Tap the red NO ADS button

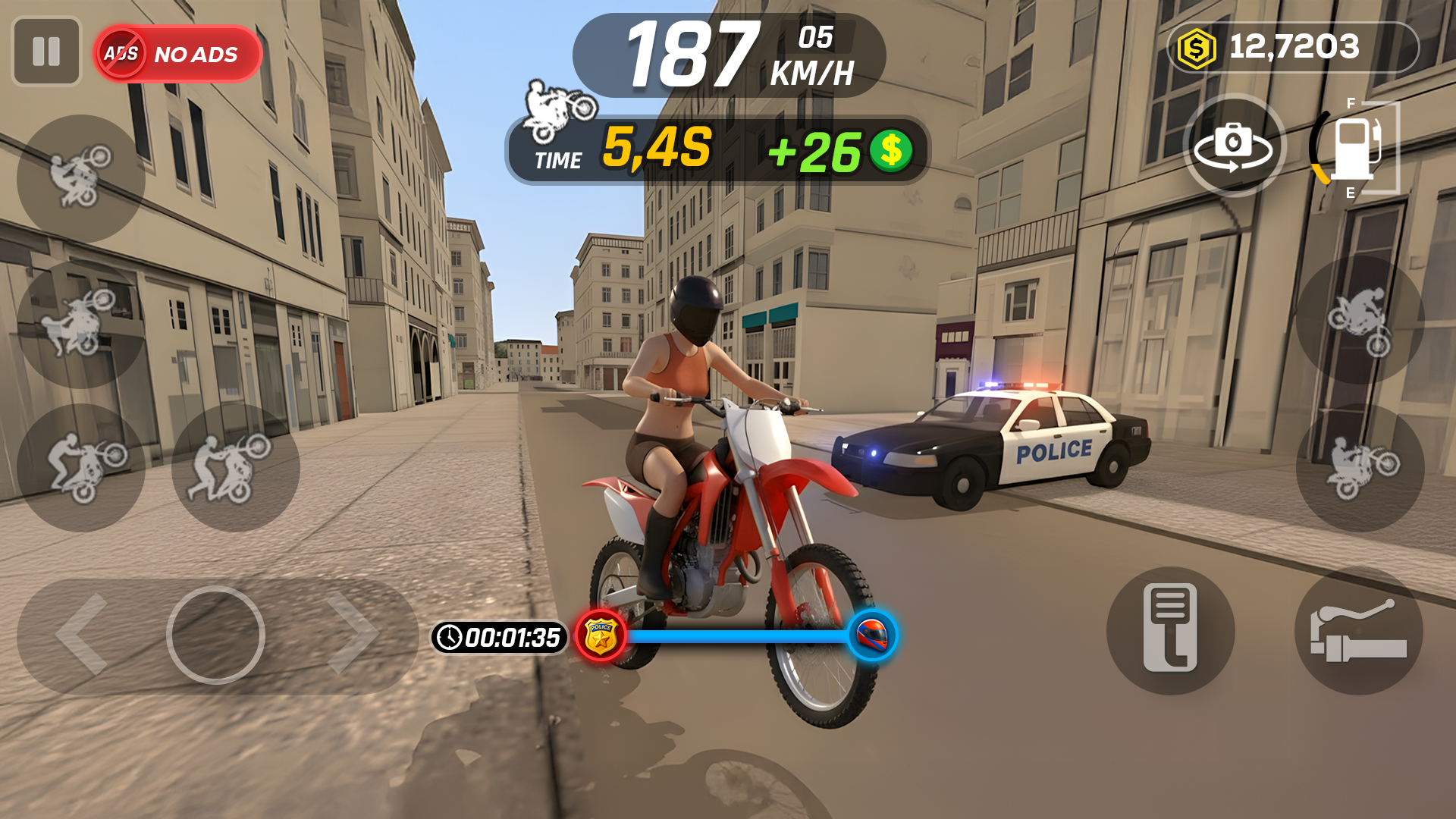point(178,54)
